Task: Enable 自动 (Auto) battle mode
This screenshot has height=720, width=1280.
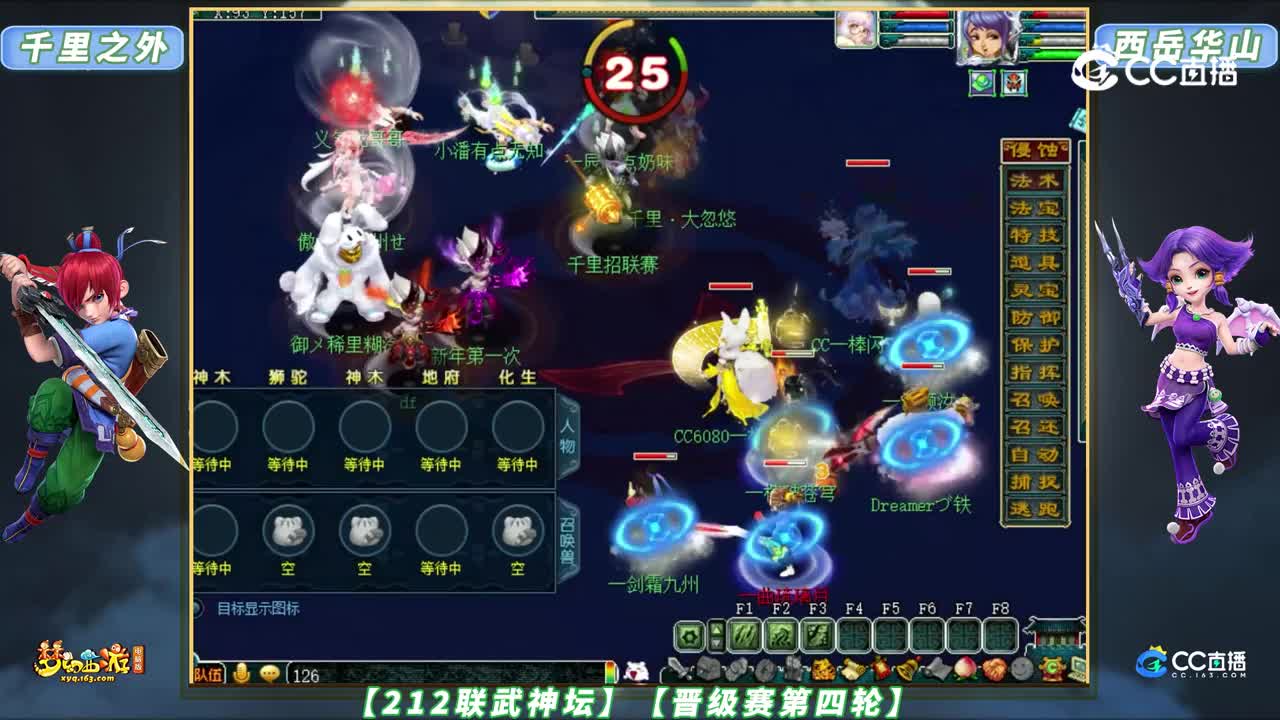Action: pos(1034,454)
